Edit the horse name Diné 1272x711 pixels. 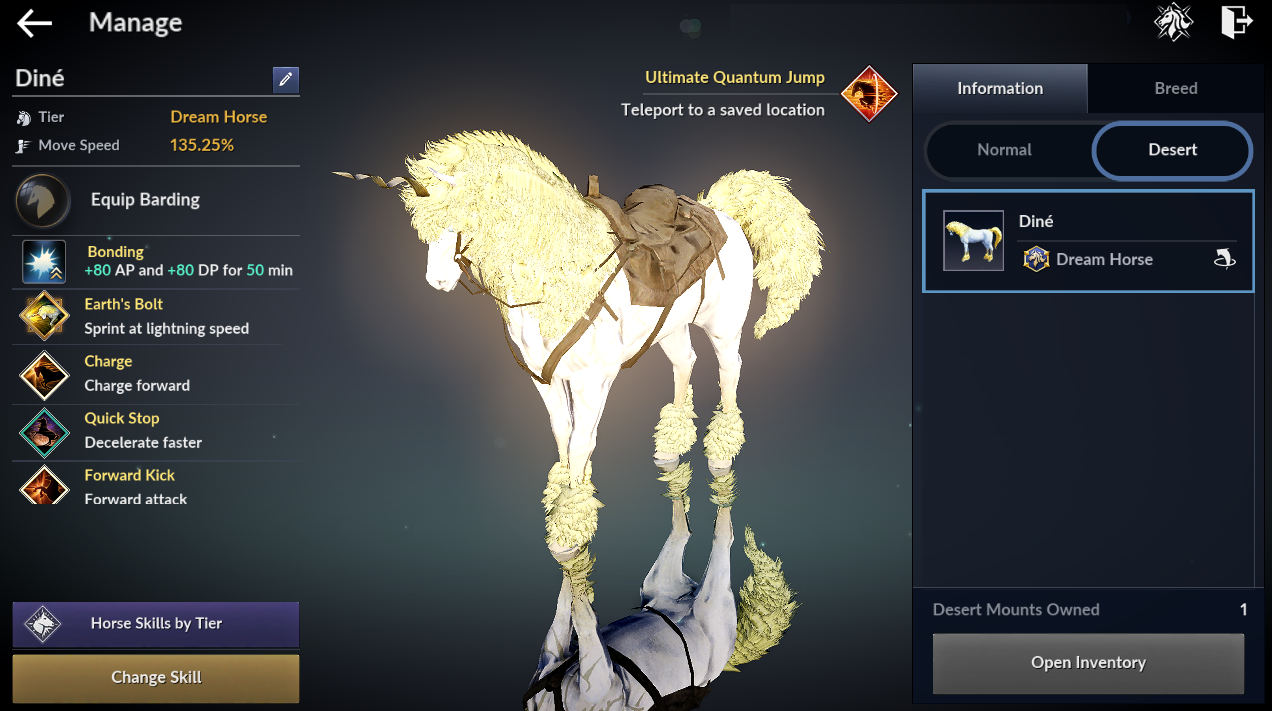pos(285,80)
